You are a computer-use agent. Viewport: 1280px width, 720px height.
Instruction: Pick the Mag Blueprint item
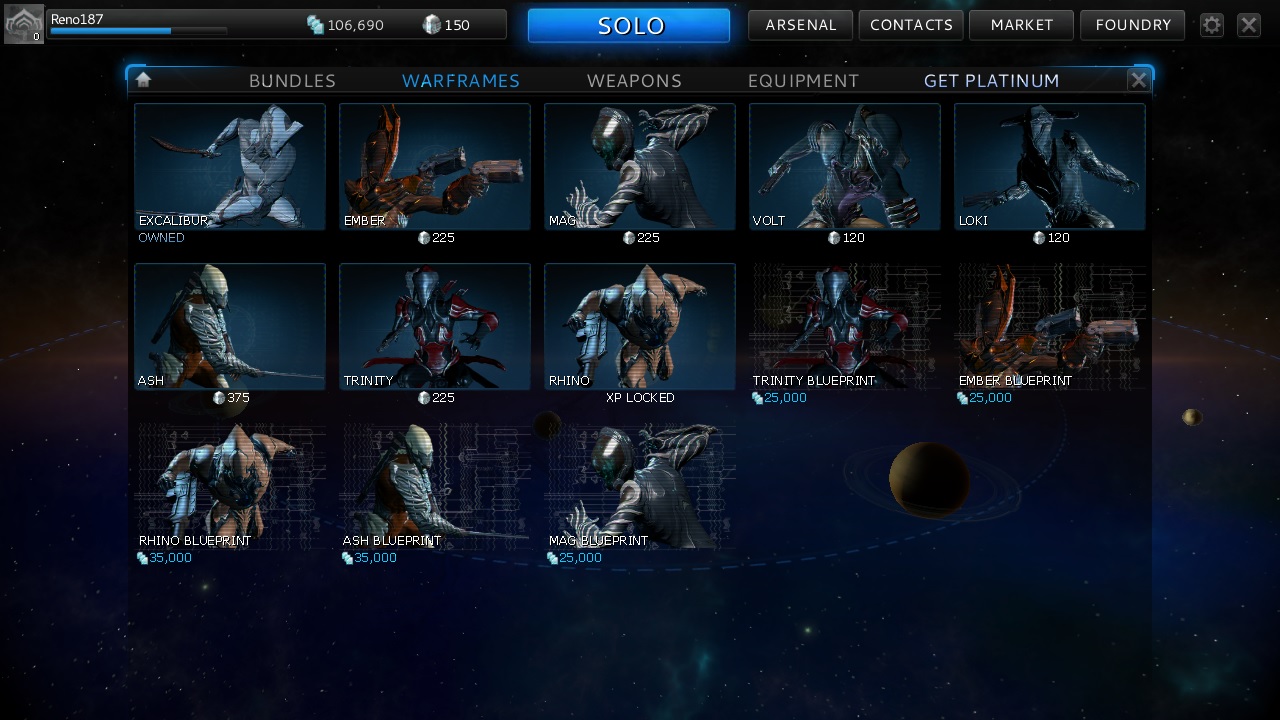639,487
